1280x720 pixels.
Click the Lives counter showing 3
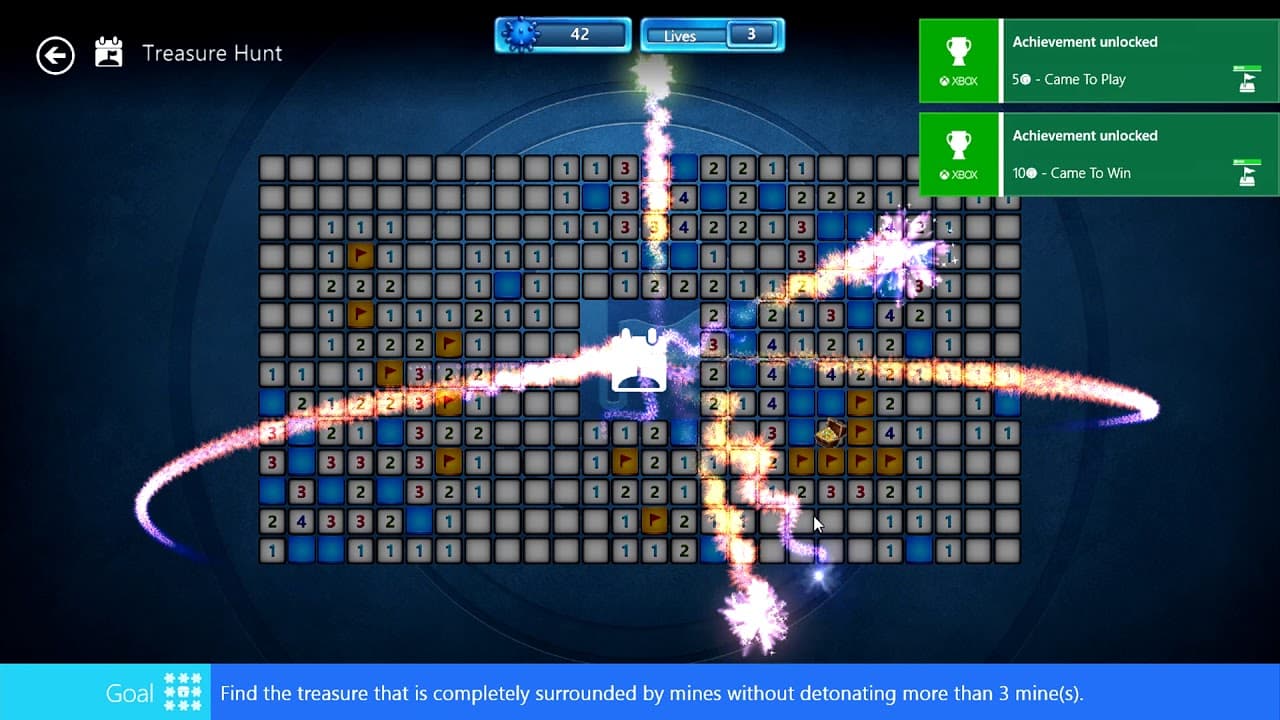point(712,34)
